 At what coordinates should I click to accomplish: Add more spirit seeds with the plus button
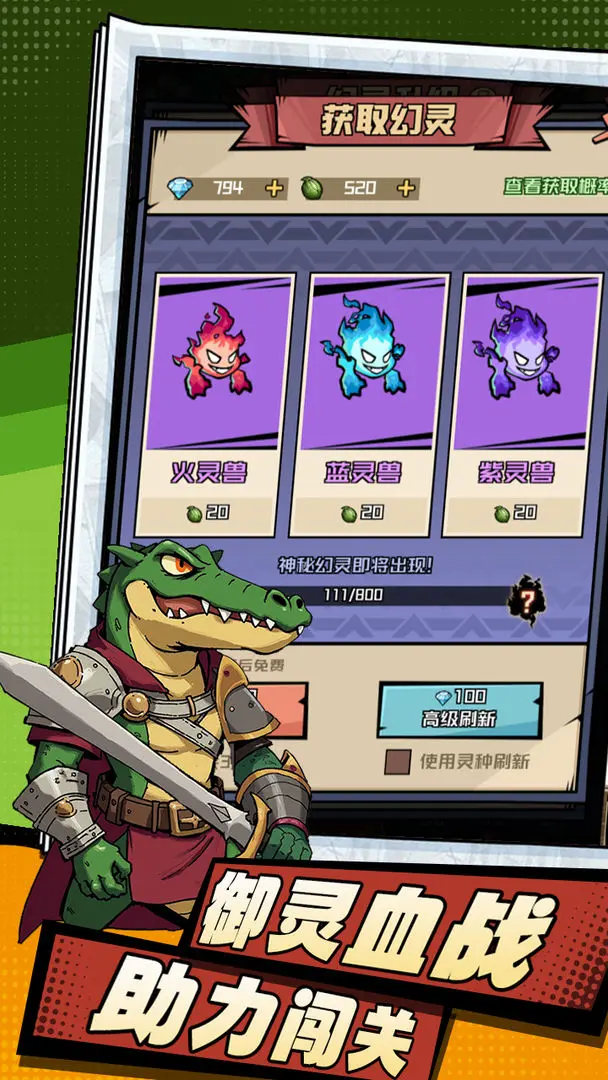(x=405, y=188)
